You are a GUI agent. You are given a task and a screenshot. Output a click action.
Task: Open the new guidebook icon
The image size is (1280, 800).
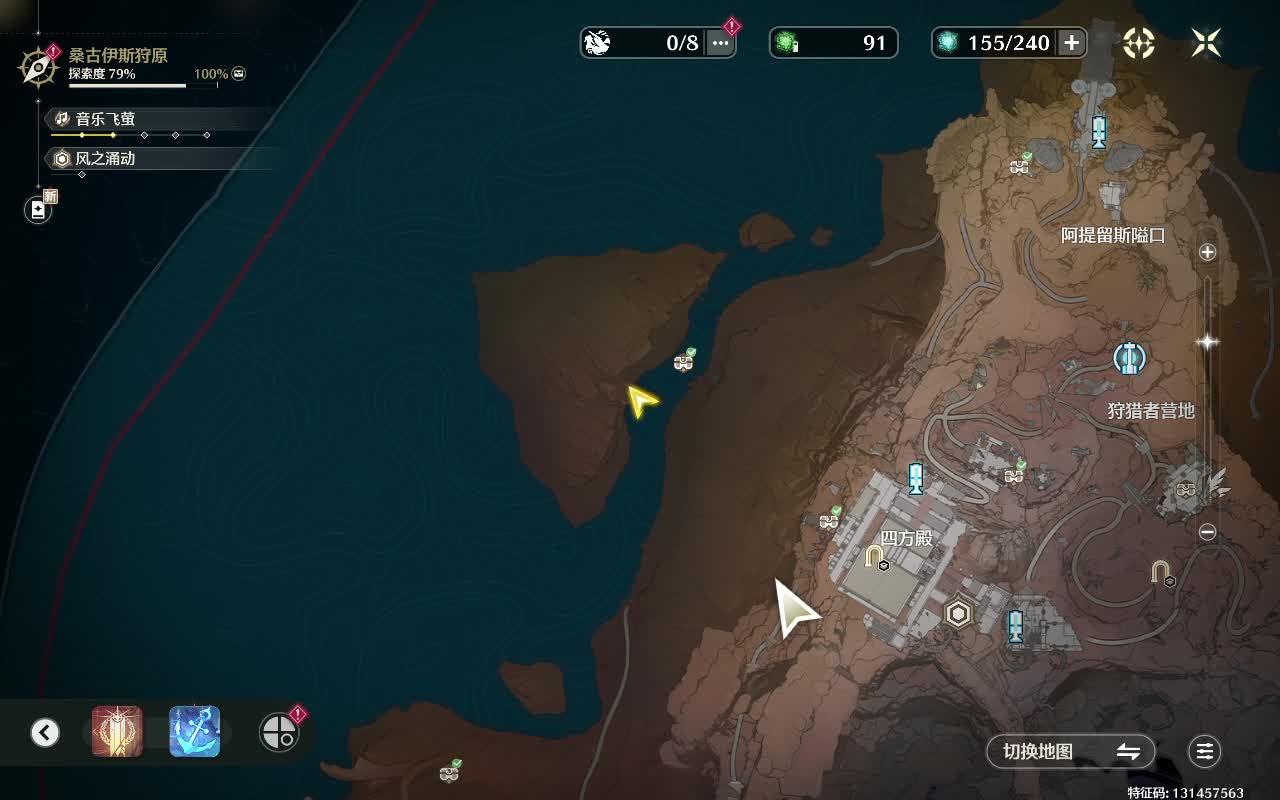pyautogui.click(x=38, y=210)
